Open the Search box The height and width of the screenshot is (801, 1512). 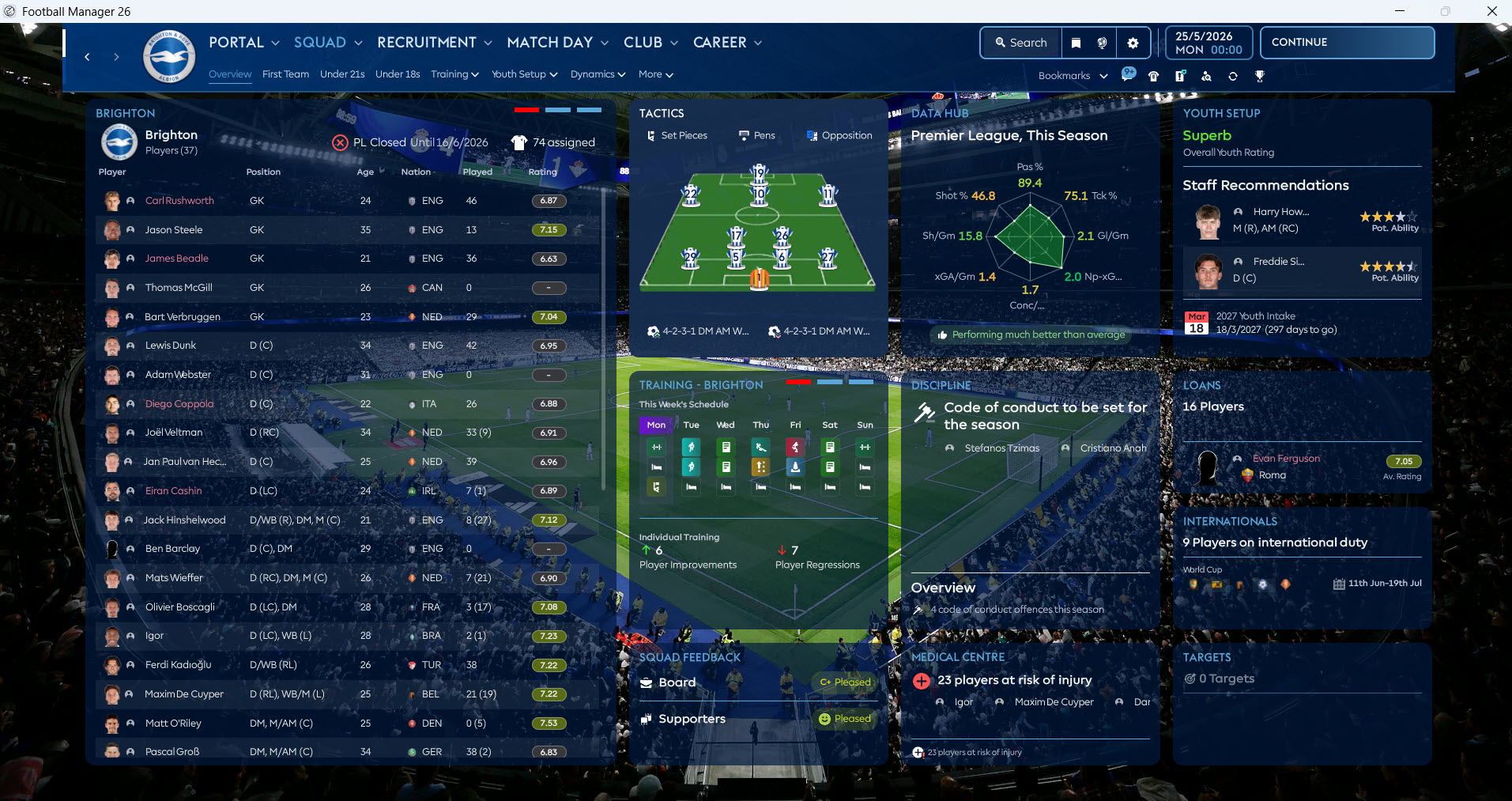1020,43
